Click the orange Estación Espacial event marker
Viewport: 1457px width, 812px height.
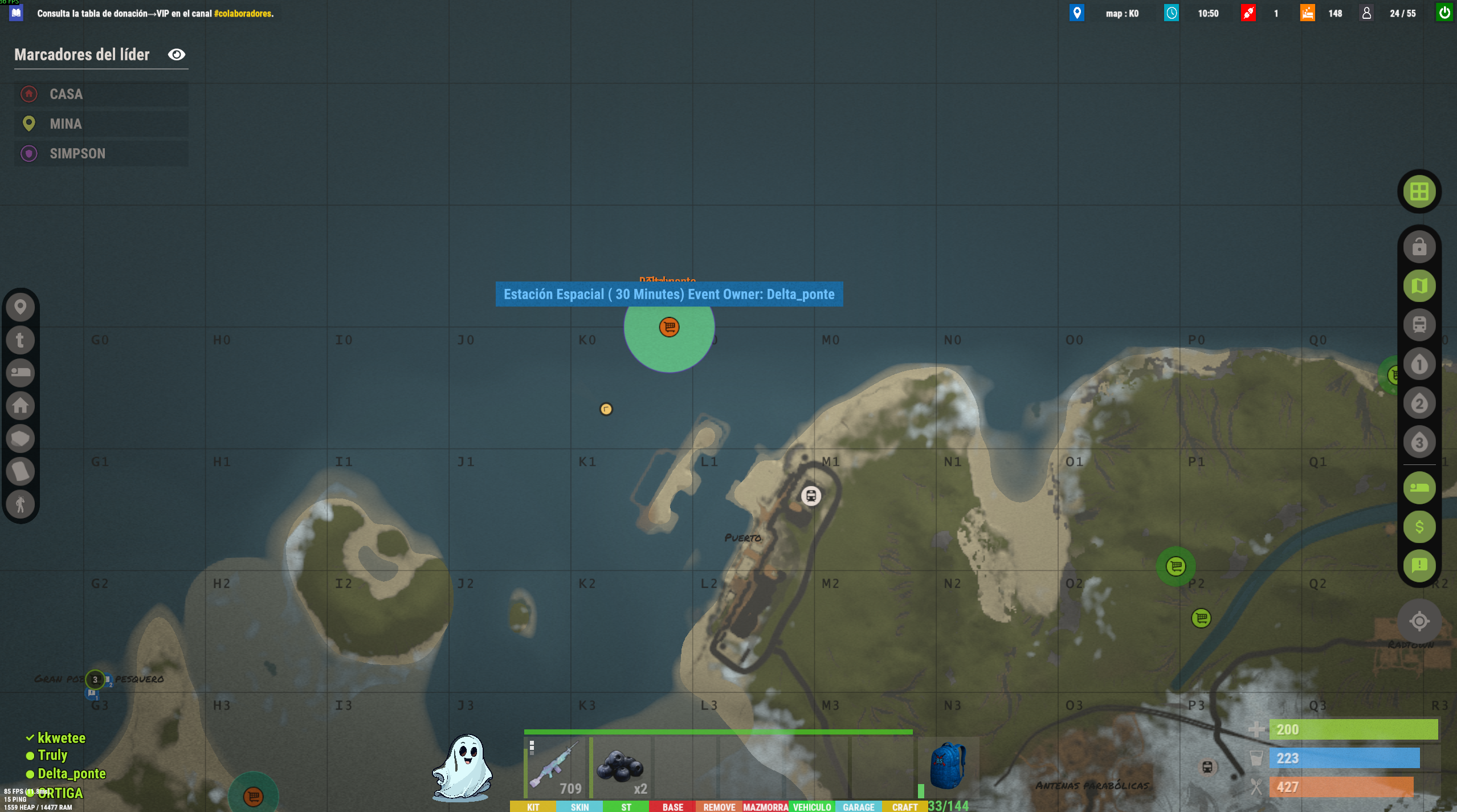pos(669,327)
